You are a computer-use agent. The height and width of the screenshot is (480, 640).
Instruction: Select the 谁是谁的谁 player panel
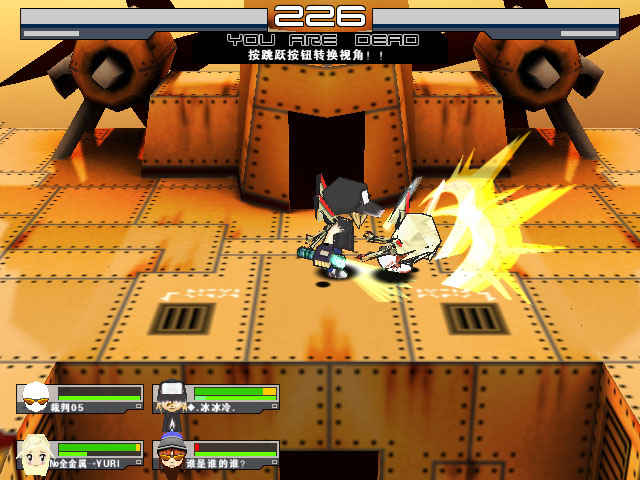pyautogui.click(x=216, y=455)
